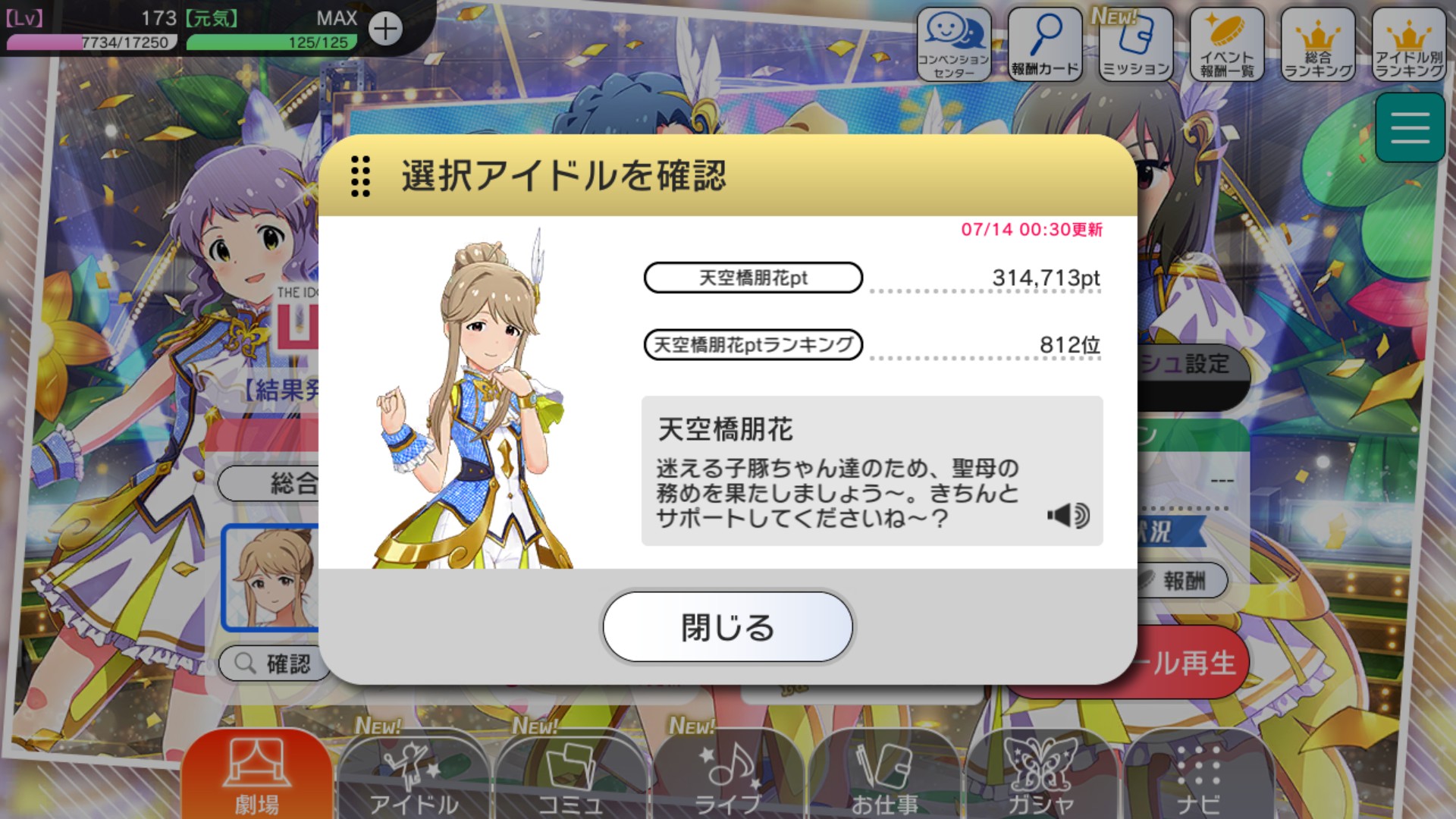The height and width of the screenshot is (819, 1456).
Task: Expand the hamburger menu at top right
Action: pos(1410,127)
